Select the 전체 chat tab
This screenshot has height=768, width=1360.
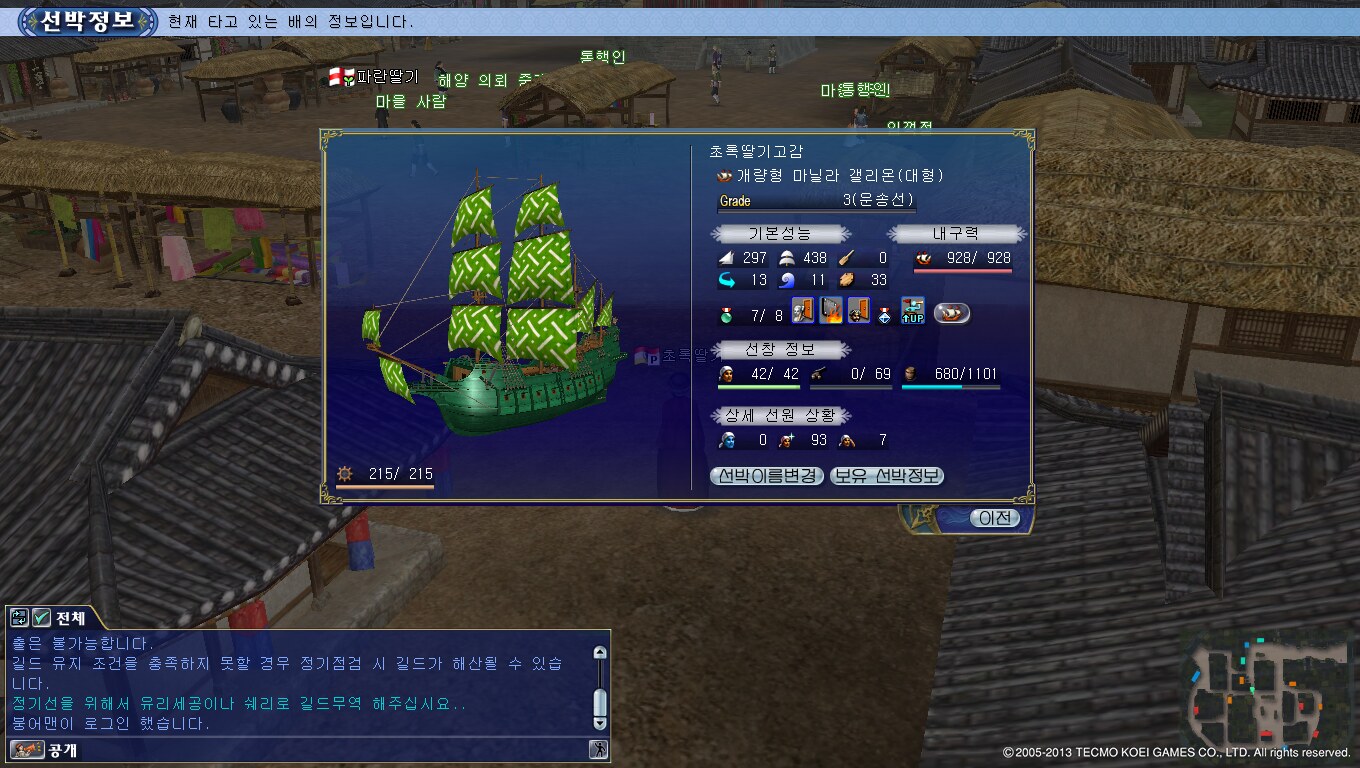coord(71,618)
